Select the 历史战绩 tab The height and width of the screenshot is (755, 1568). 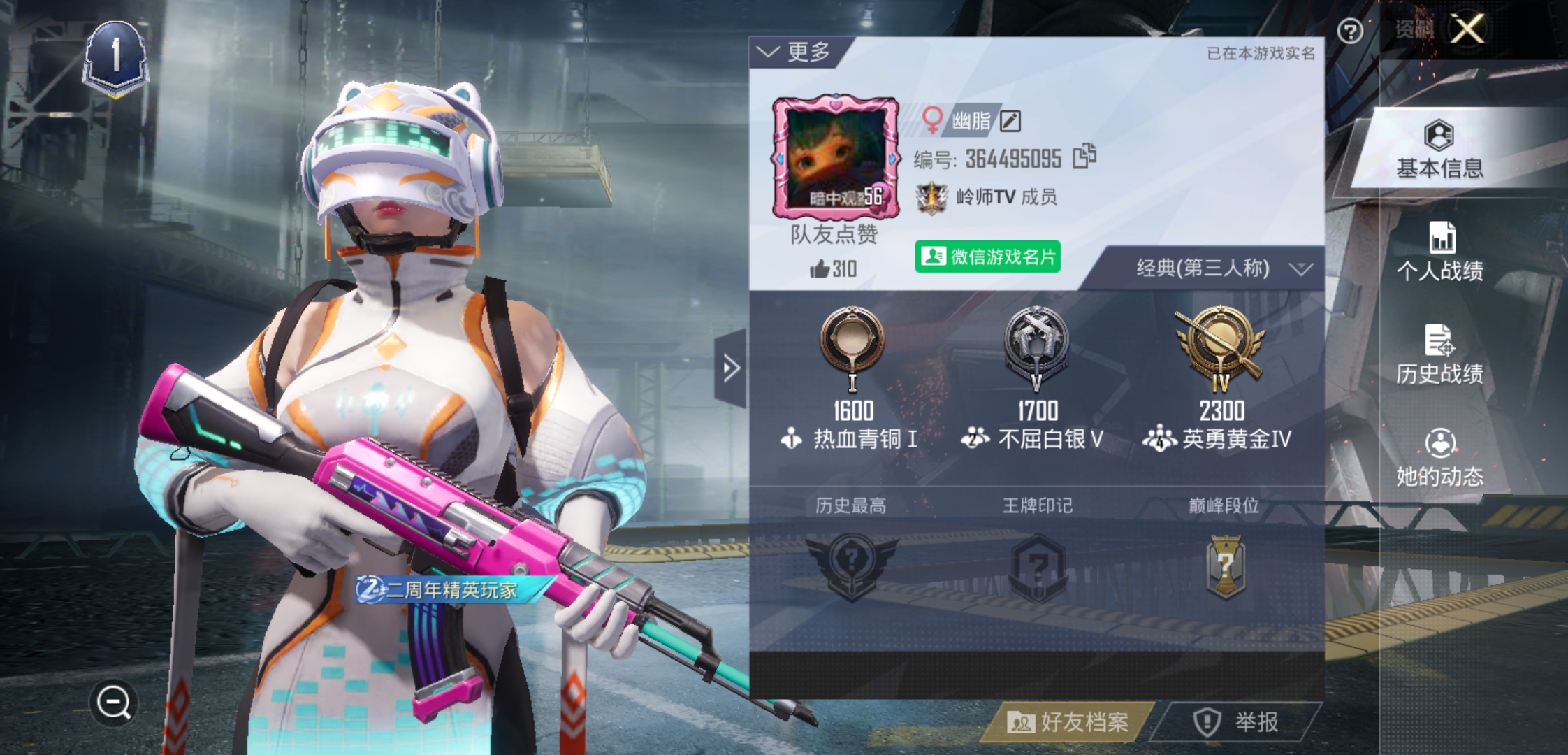click(x=1439, y=355)
